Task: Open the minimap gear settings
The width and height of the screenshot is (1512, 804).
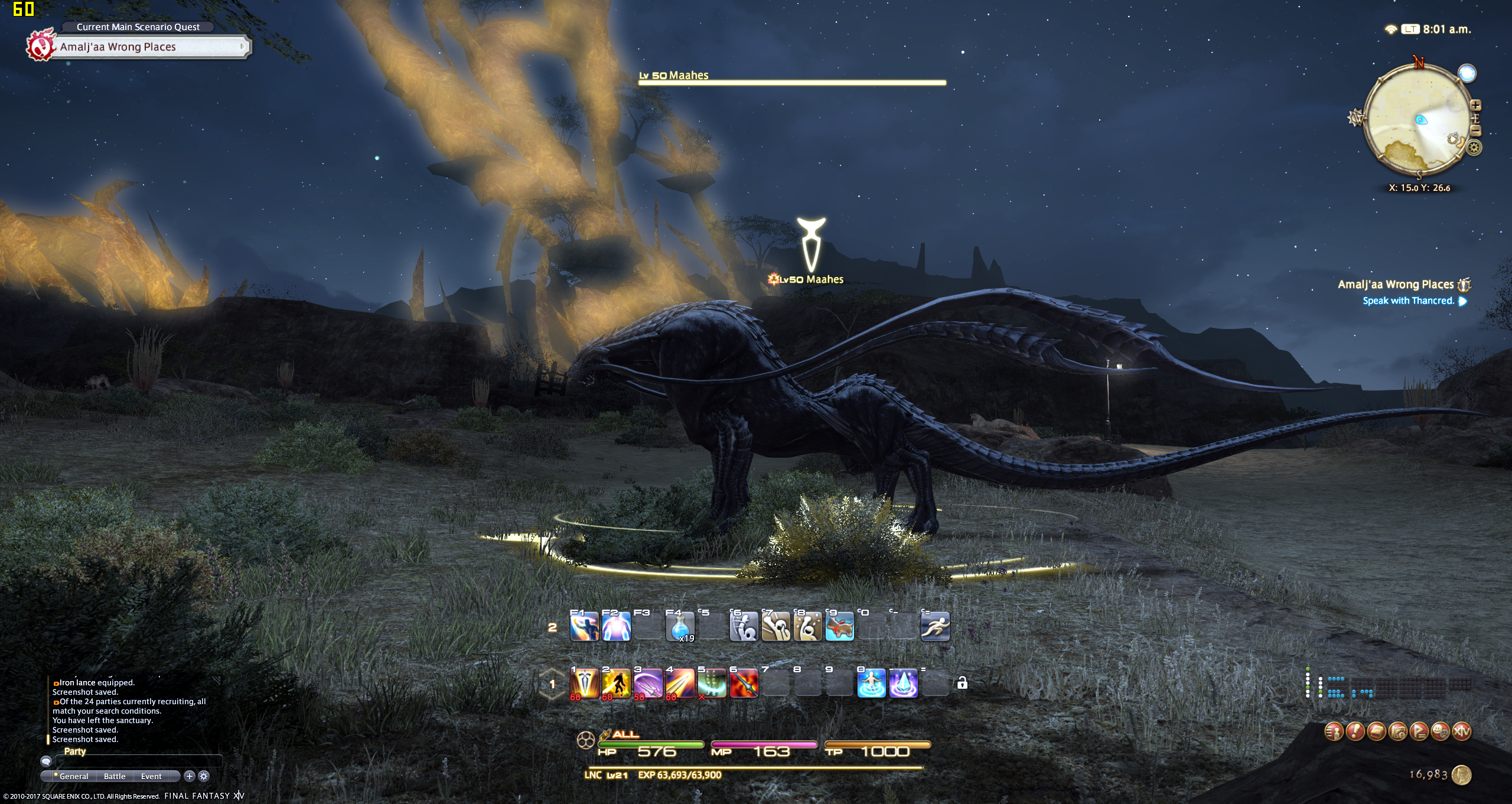Action: pyautogui.click(x=1474, y=148)
